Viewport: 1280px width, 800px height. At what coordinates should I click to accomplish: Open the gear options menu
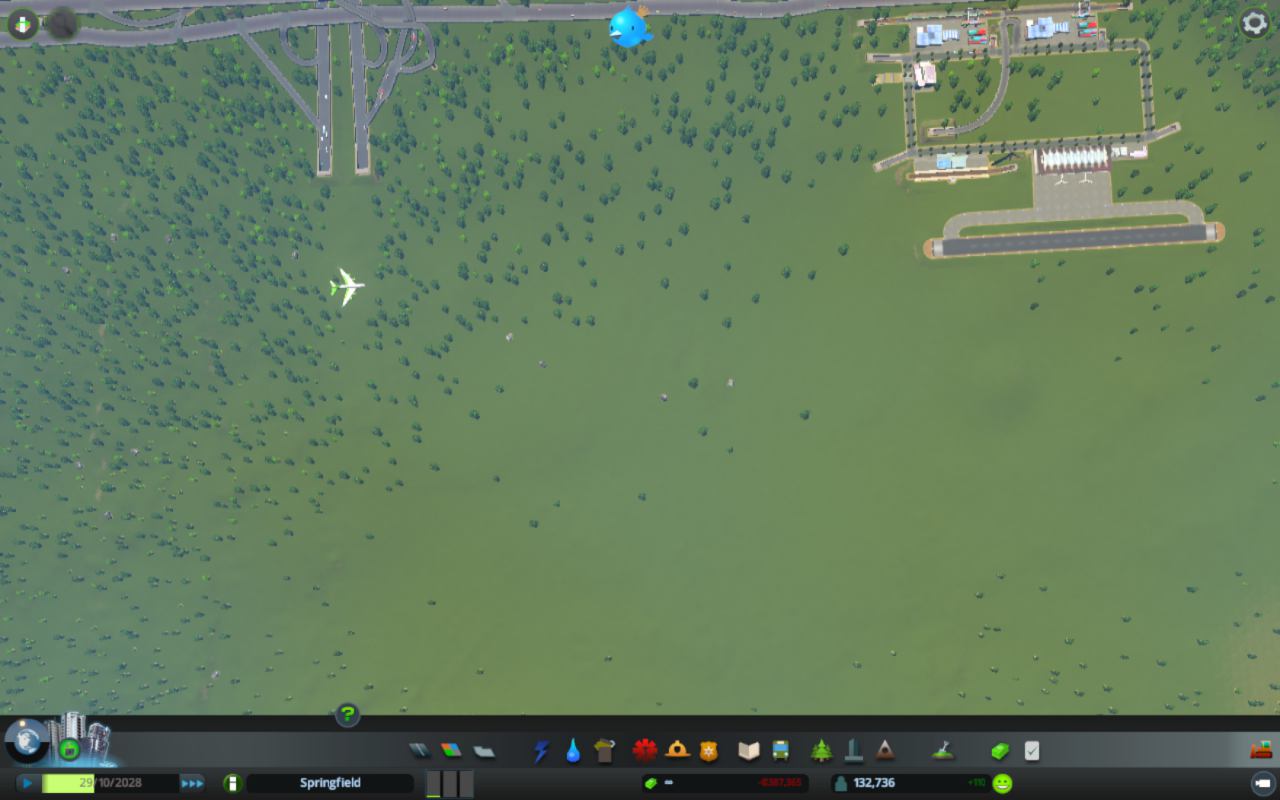[x=1254, y=23]
